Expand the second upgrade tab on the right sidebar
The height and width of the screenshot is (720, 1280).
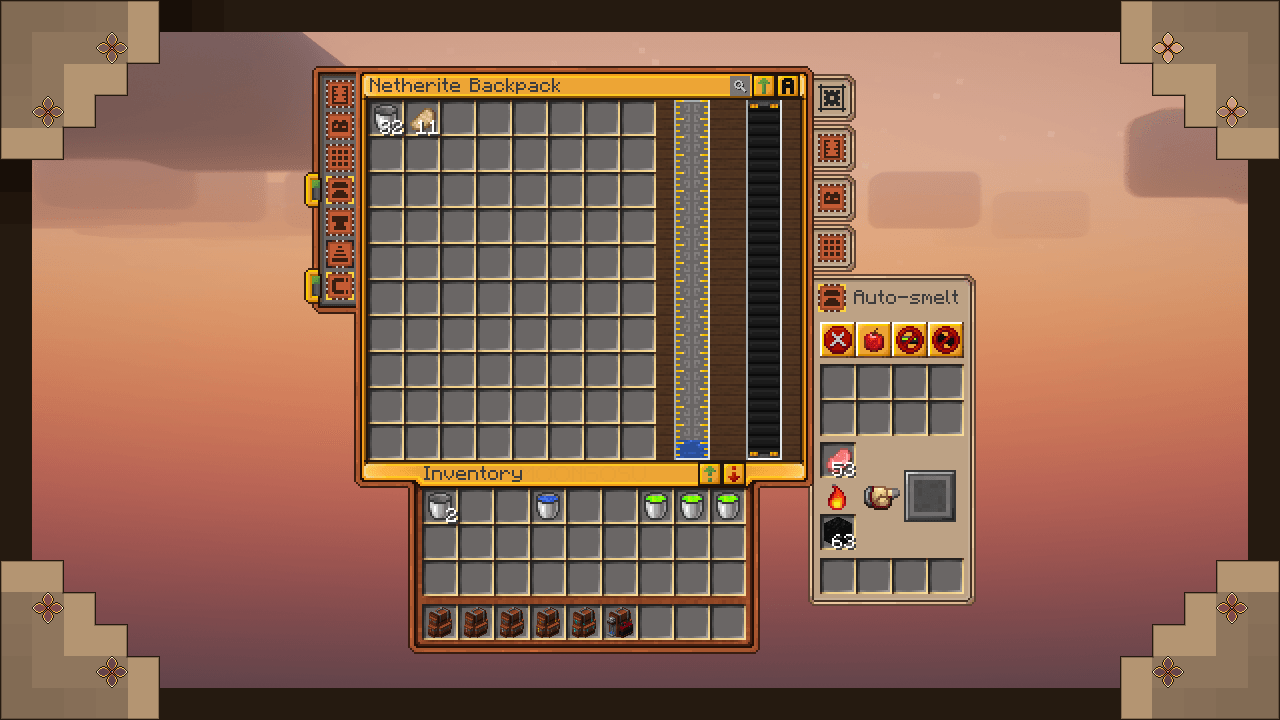click(x=833, y=148)
